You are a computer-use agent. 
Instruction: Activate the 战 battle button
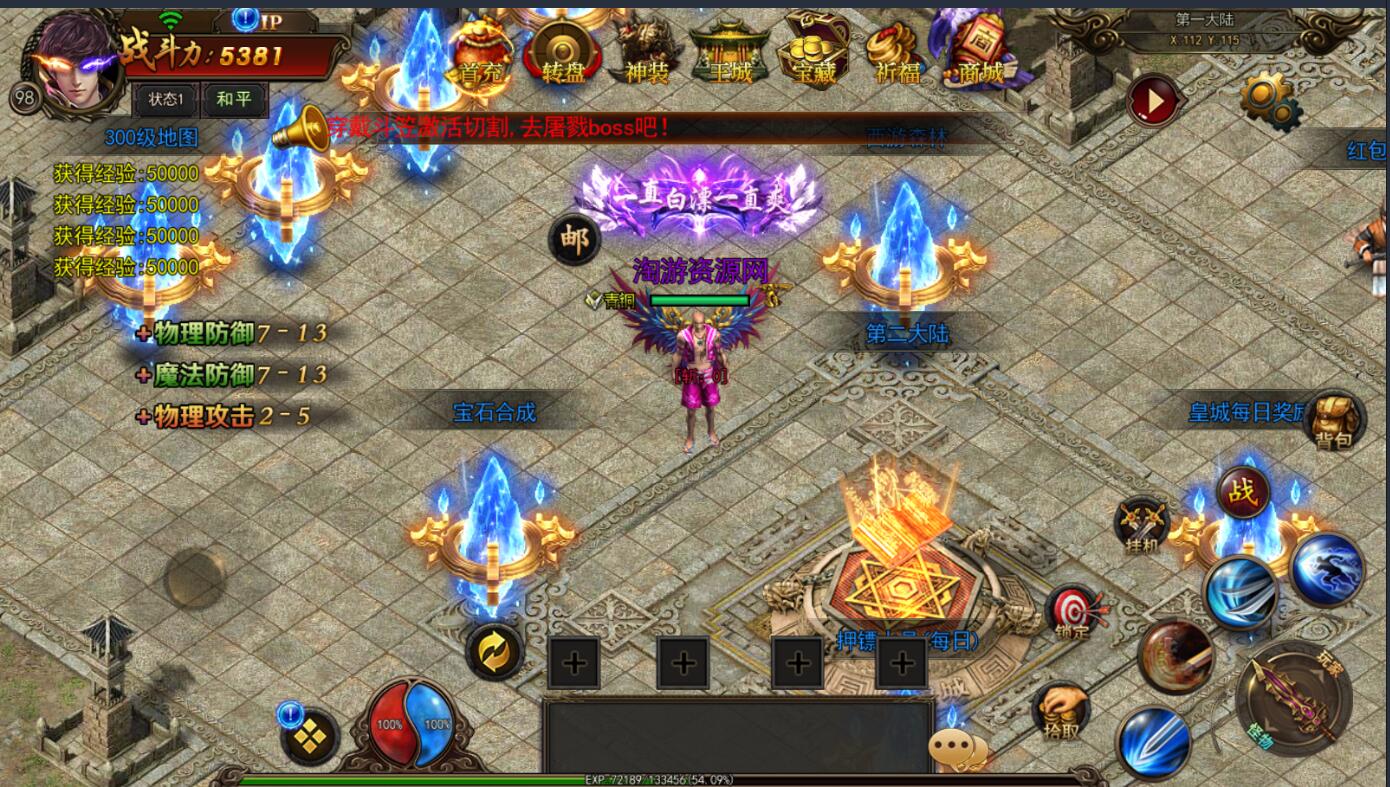[1243, 492]
